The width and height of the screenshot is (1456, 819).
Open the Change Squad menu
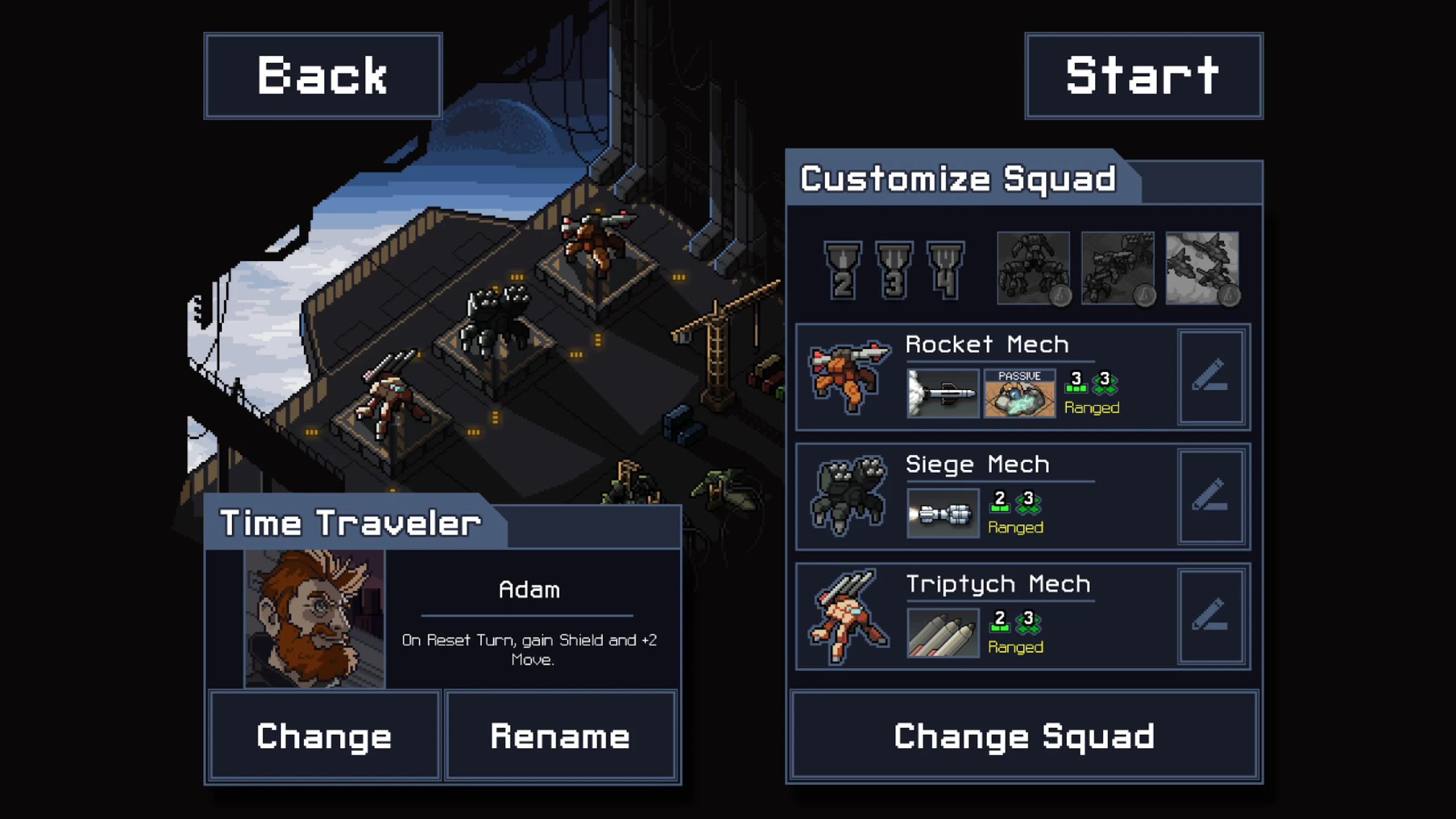[x=1024, y=735]
